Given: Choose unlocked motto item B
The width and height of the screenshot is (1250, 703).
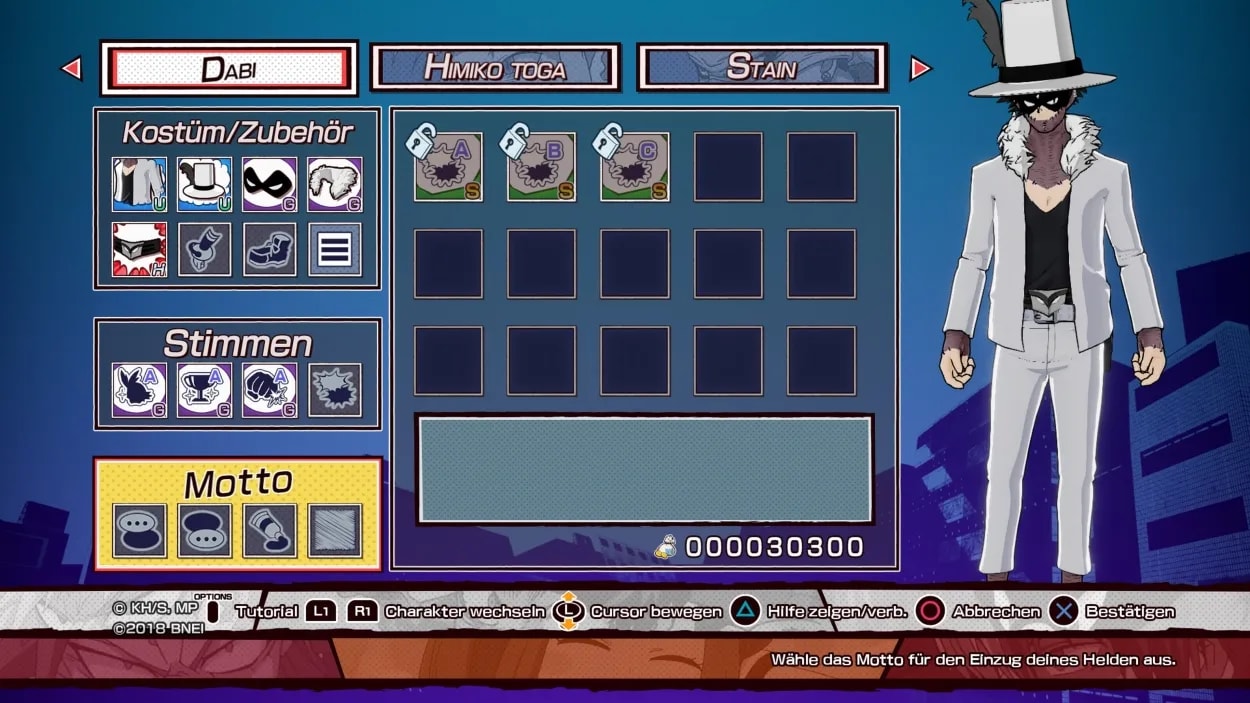Looking at the screenshot, I should 541,167.
